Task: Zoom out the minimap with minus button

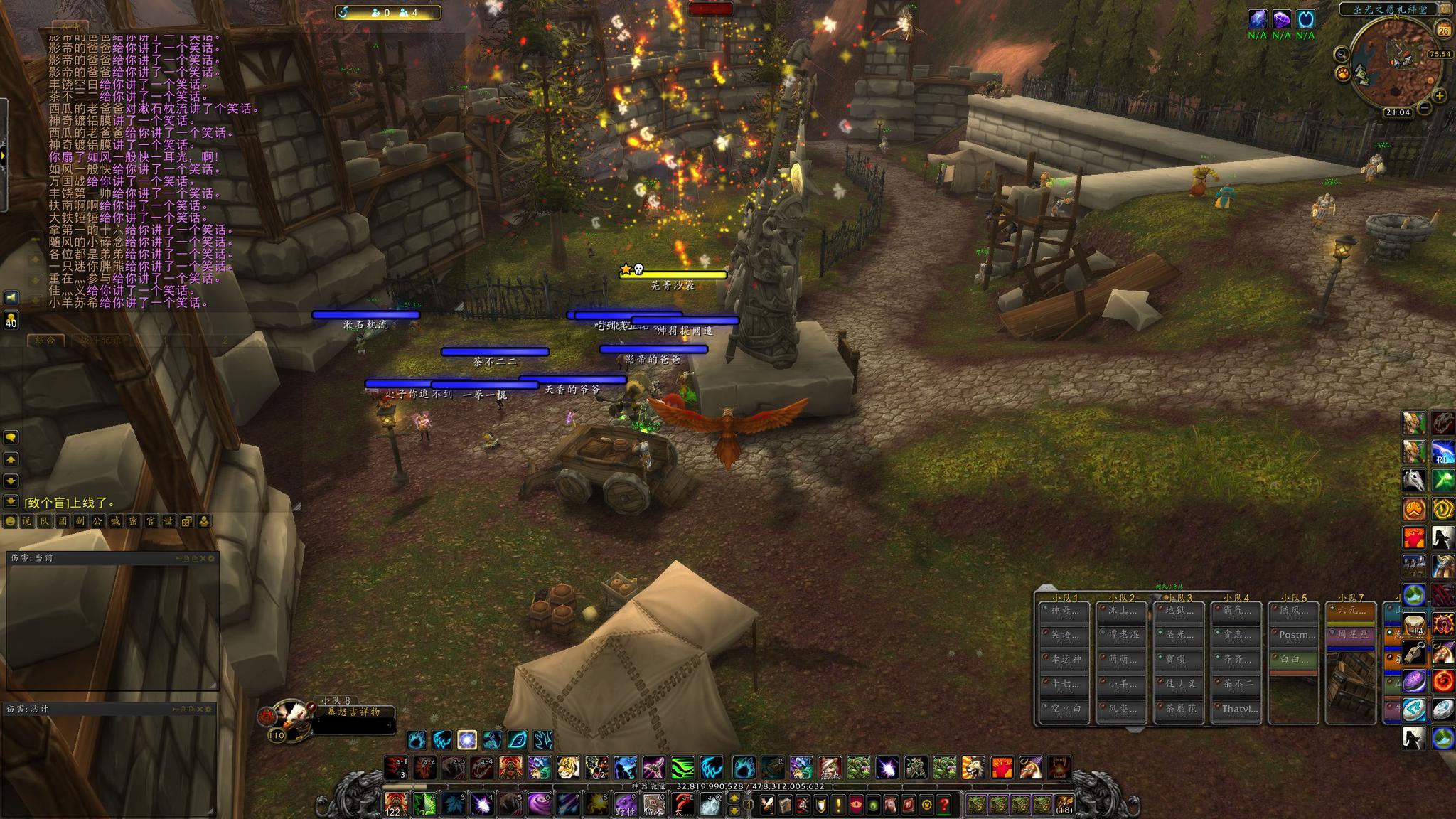Action: 1424,108
